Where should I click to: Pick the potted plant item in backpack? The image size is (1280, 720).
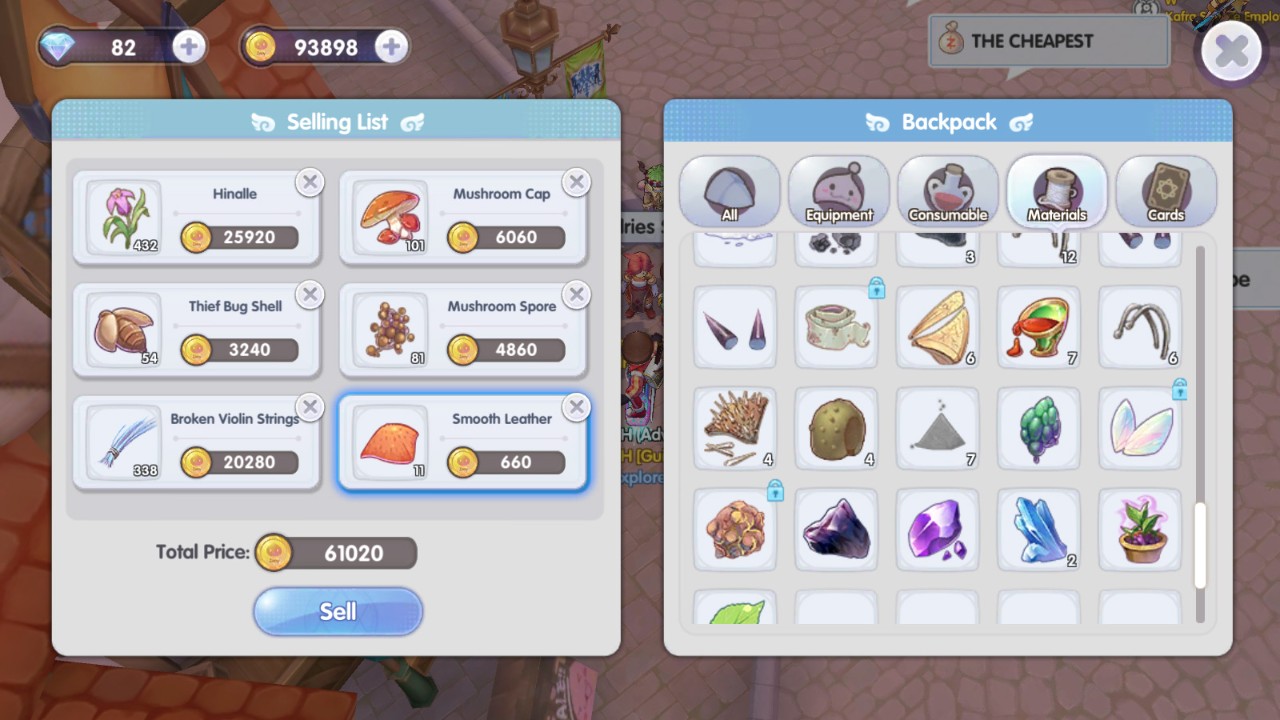coord(1140,530)
